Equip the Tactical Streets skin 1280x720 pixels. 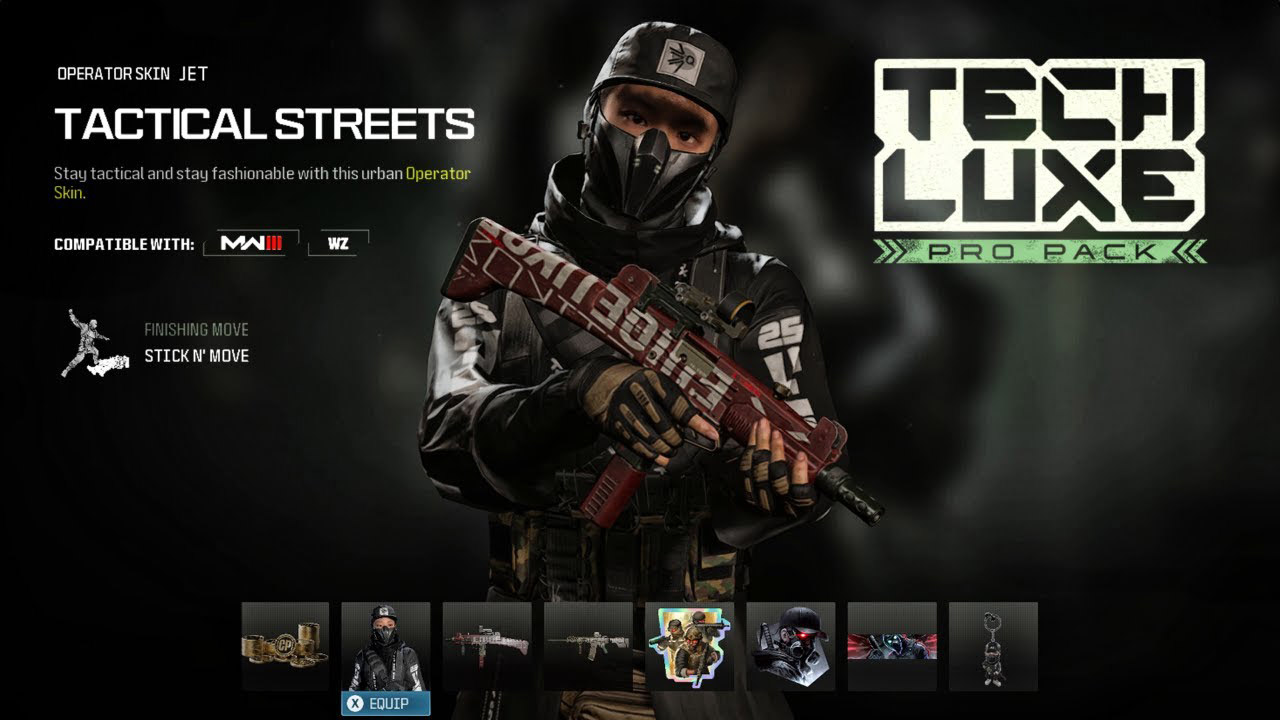pyautogui.click(x=386, y=704)
